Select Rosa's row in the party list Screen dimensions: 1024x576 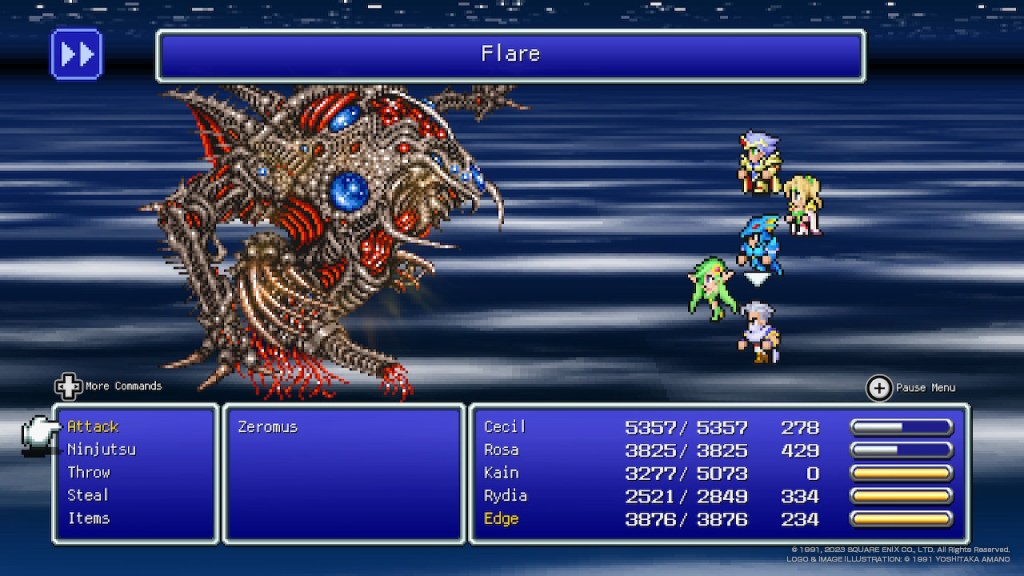coord(717,450)
